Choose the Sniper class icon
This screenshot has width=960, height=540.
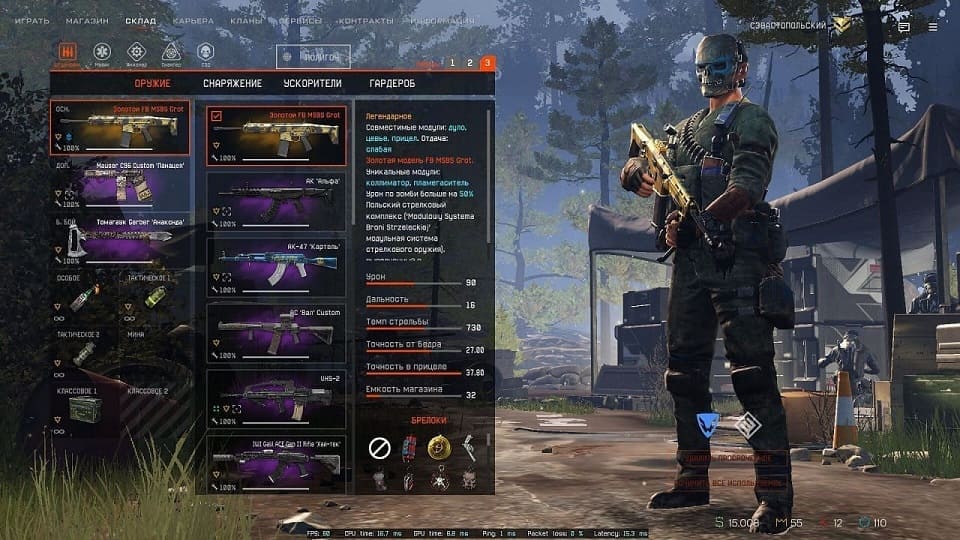(171, 51)
